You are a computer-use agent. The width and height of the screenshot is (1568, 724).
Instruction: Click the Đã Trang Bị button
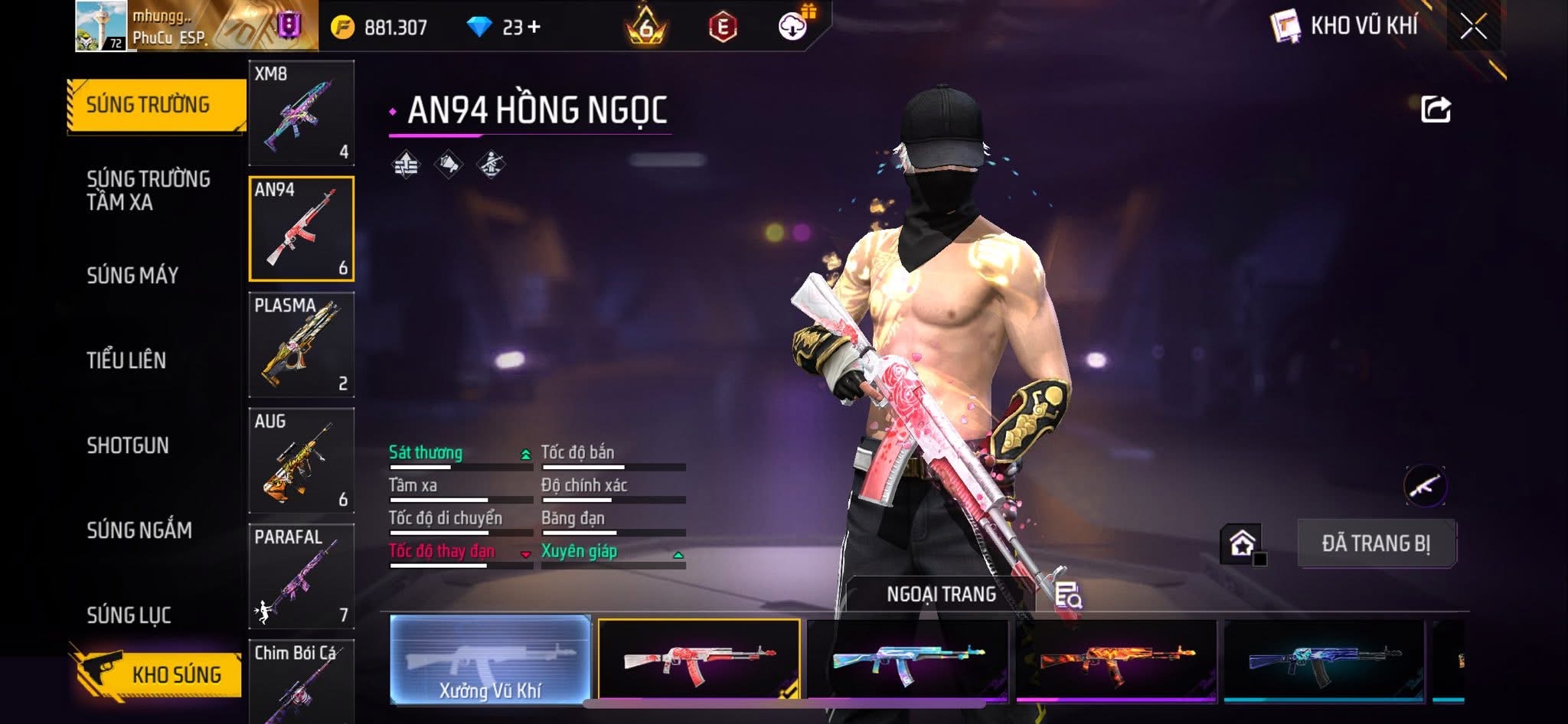coord(1376,543)
